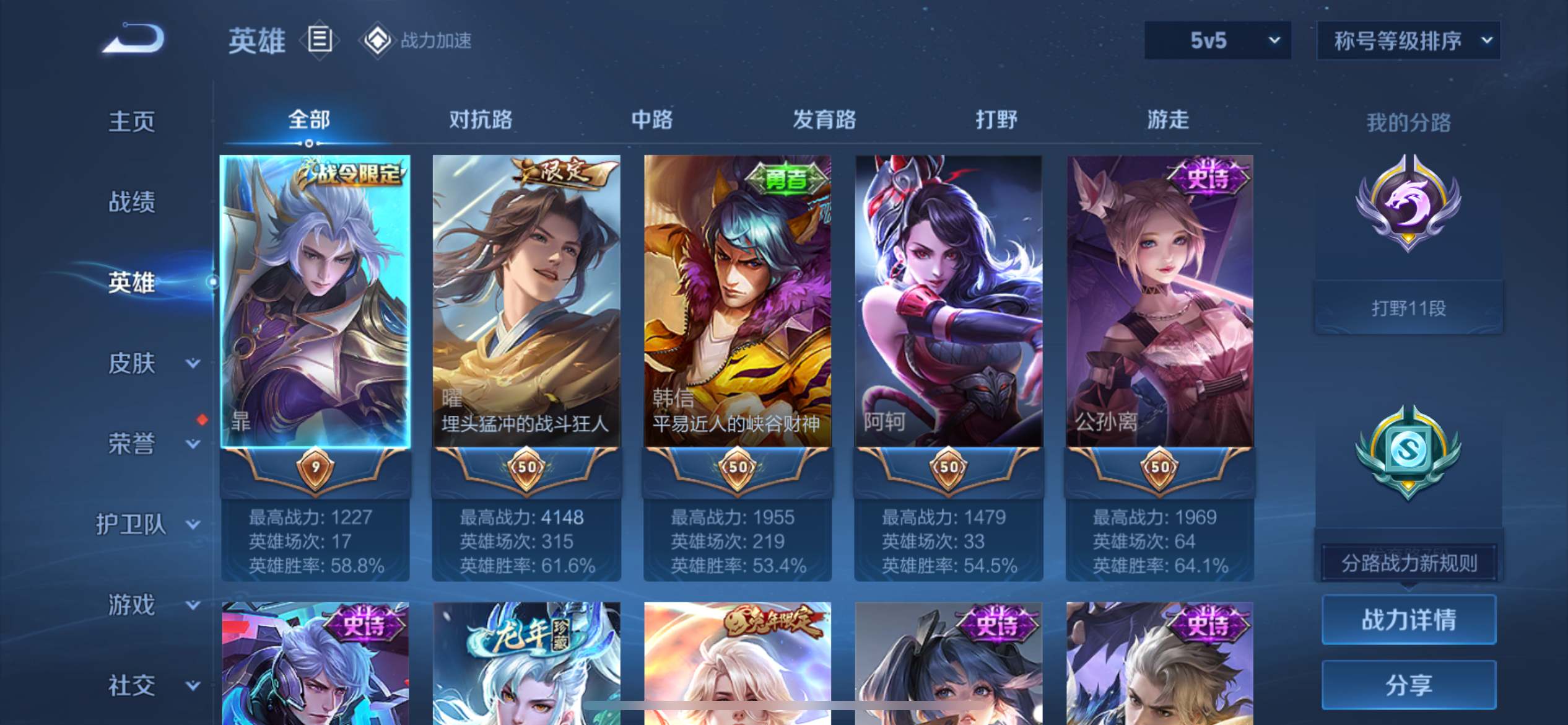1568x725 pixels.
Task: Choose the 阿轲 hero card
Action: [x=948, y=301]
